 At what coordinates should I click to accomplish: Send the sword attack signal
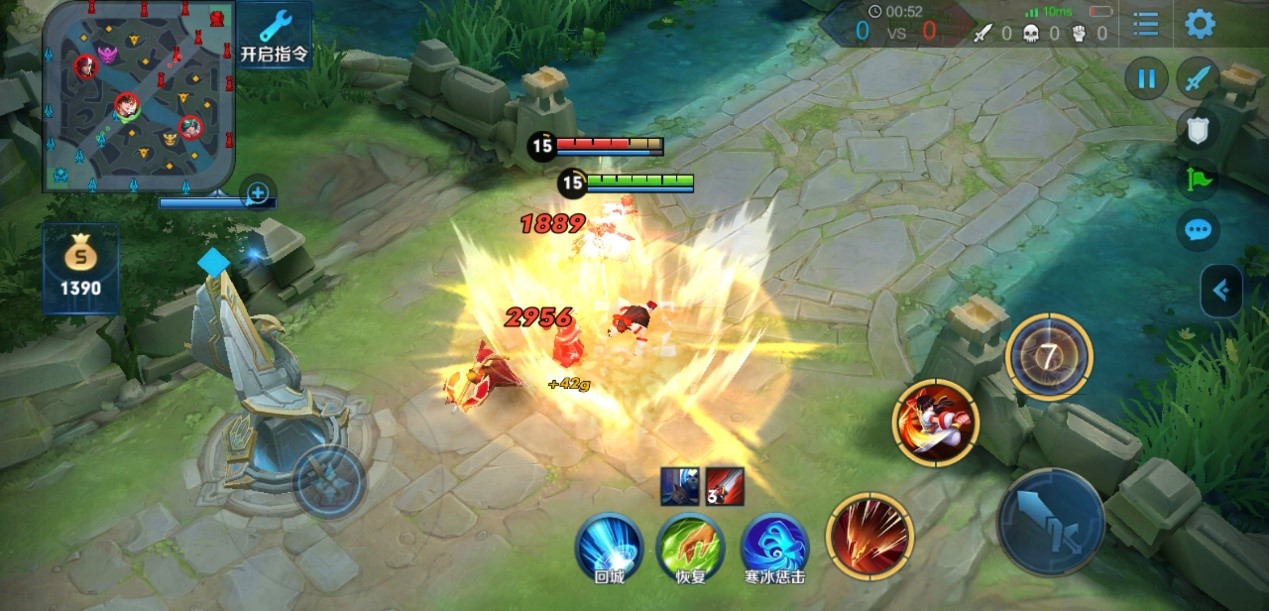[x=1197, y=78]
